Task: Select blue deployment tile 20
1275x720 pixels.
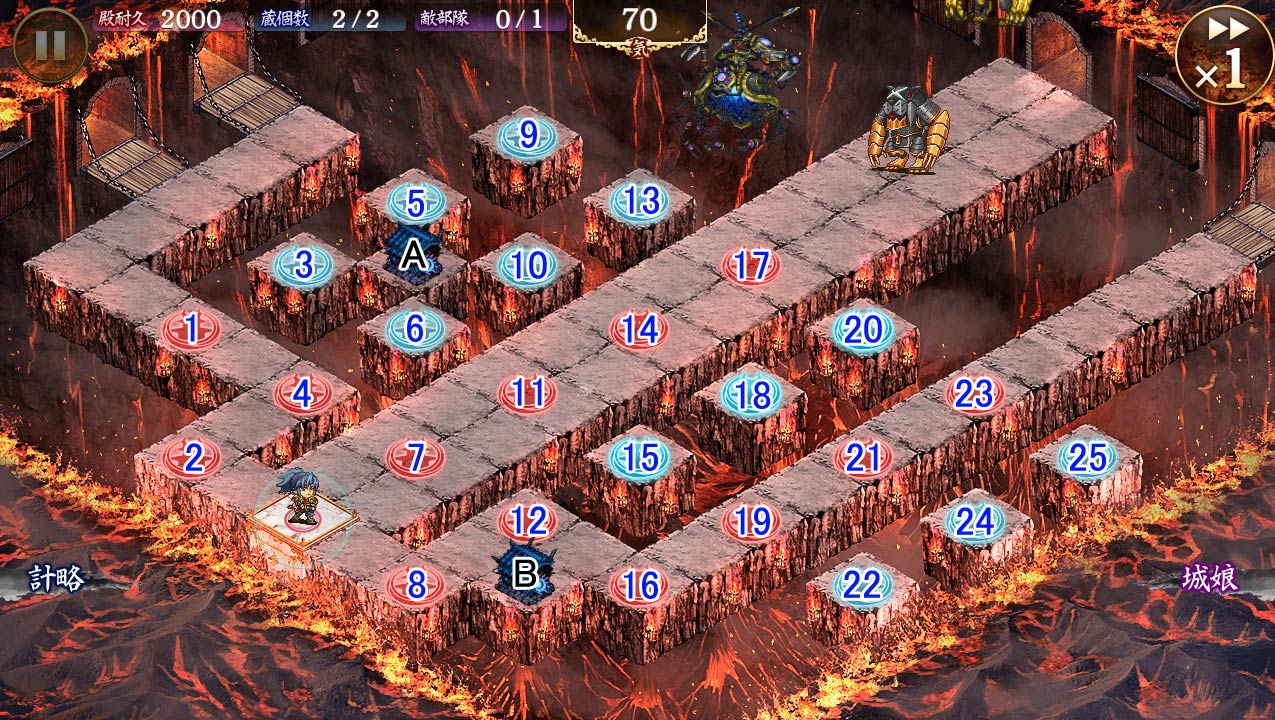Action: click(862, 329)
